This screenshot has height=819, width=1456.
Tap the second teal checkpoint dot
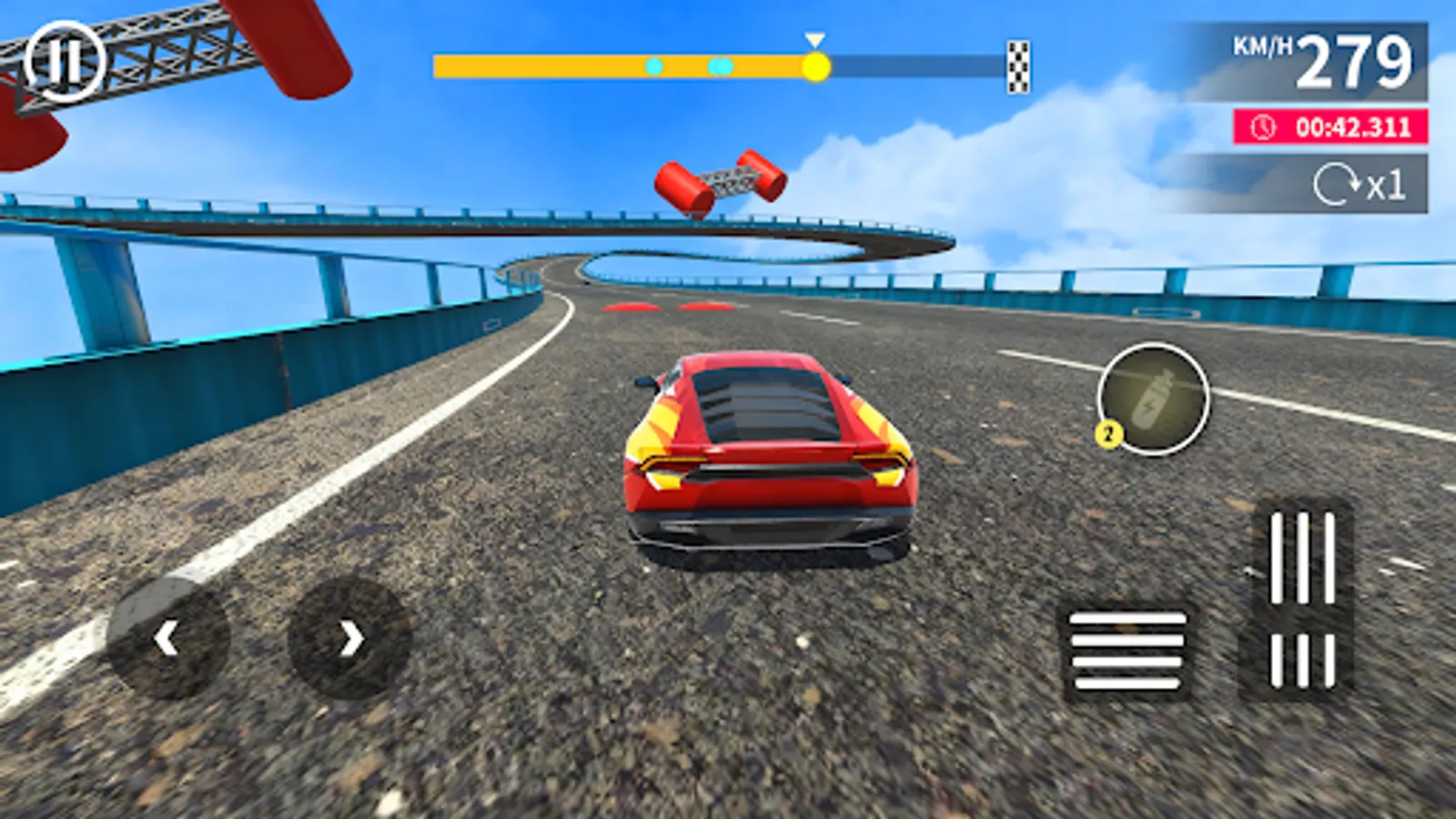tap(718, 65)
